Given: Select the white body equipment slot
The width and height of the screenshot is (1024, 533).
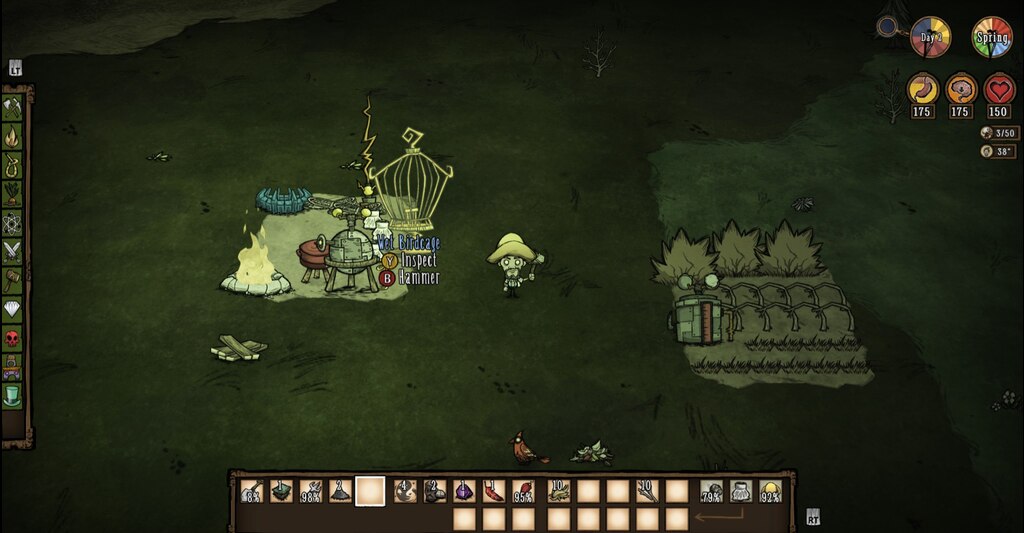Looking at the screenshot, I should tap(741, 491).
